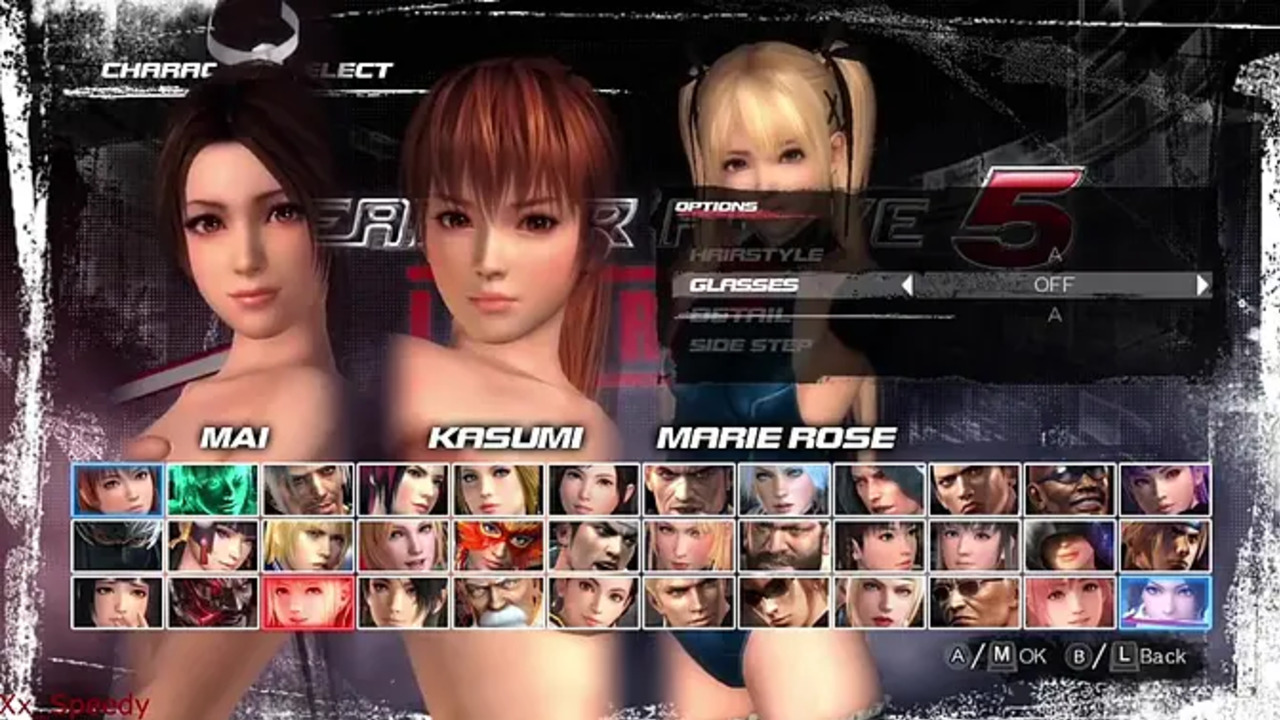1280x720 pixels.
Task: Choose the Side Step option
Action: 751,345
